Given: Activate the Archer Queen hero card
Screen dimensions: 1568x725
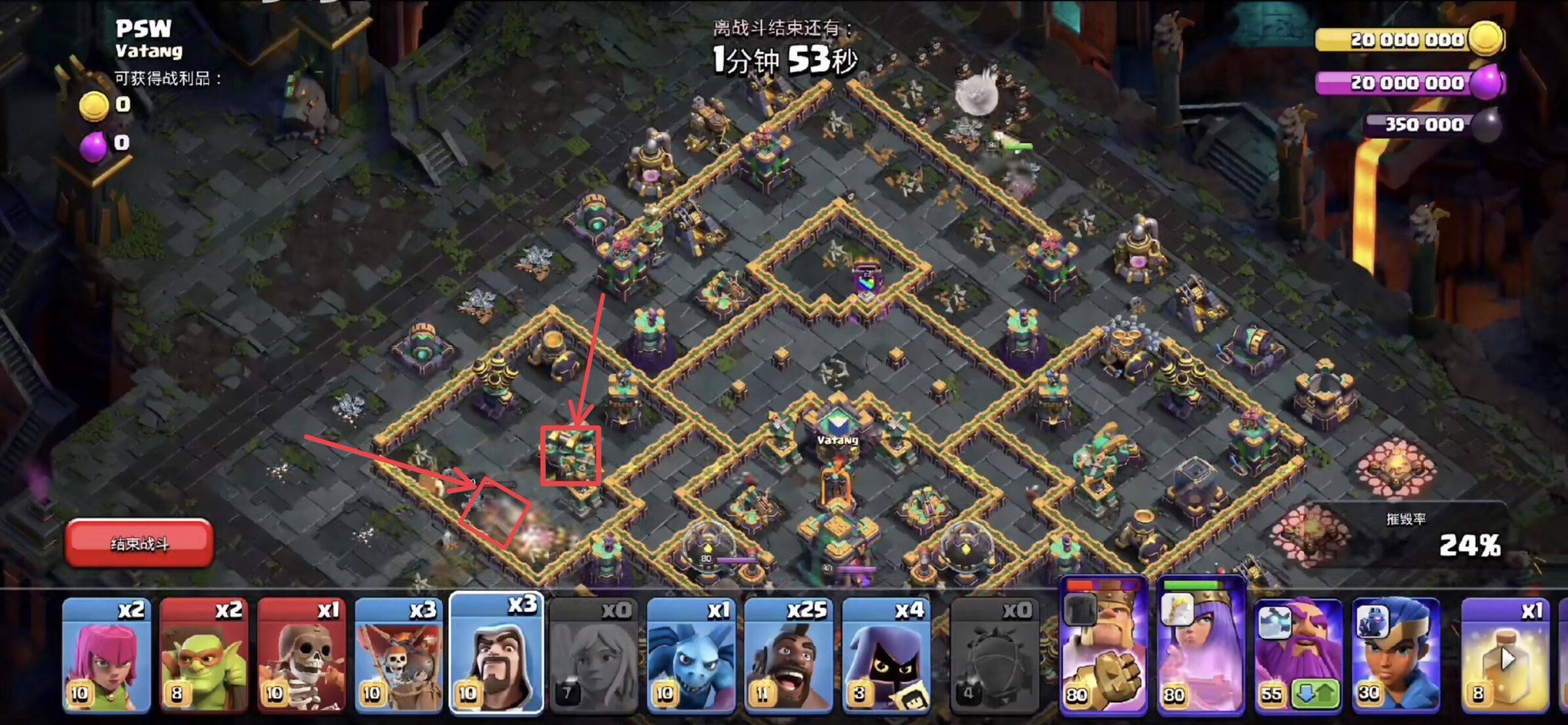Looking at the screenshot, I should pyautogui.click(x=1201, y=647).
